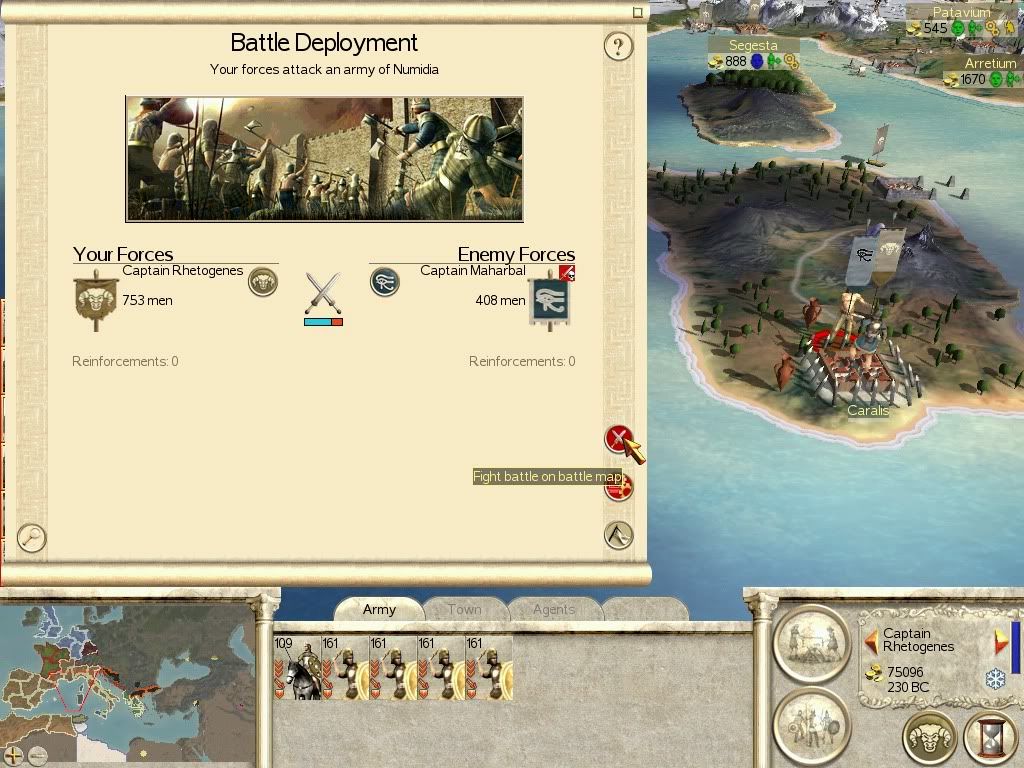
Task: Open the Agents tab
Action: point(553,609)
